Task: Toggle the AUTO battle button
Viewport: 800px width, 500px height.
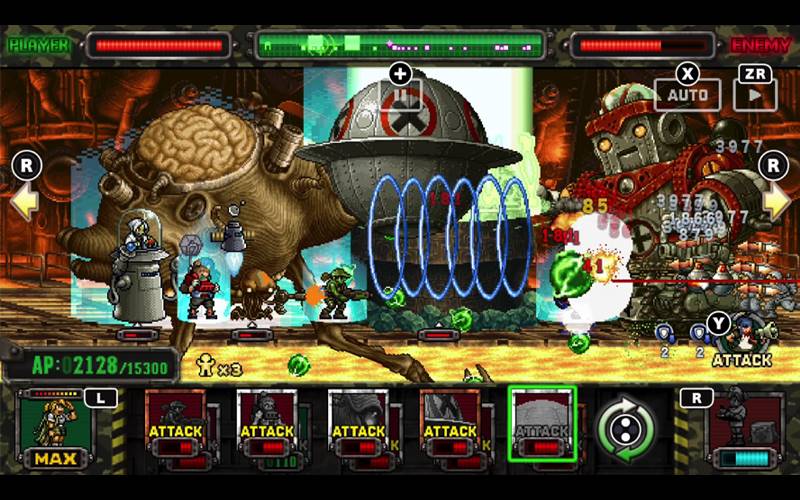Action: pyautogui.click(x=687, y=94)
